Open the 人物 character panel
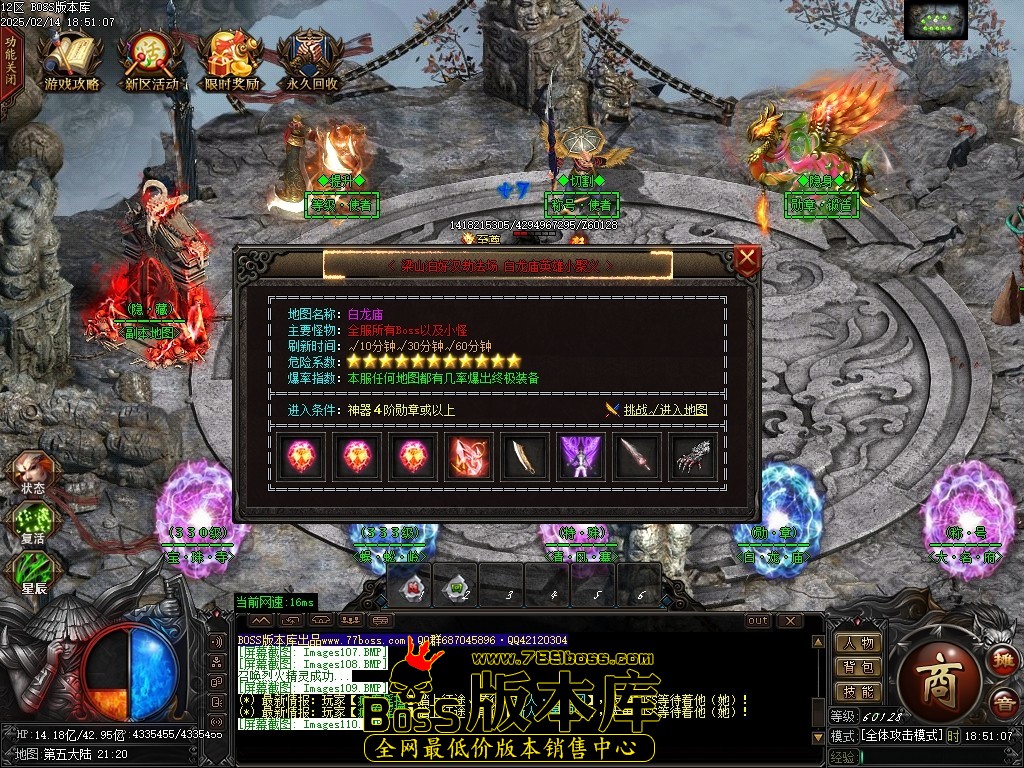Screen dimensions: 1024x768 pos(858,644)
